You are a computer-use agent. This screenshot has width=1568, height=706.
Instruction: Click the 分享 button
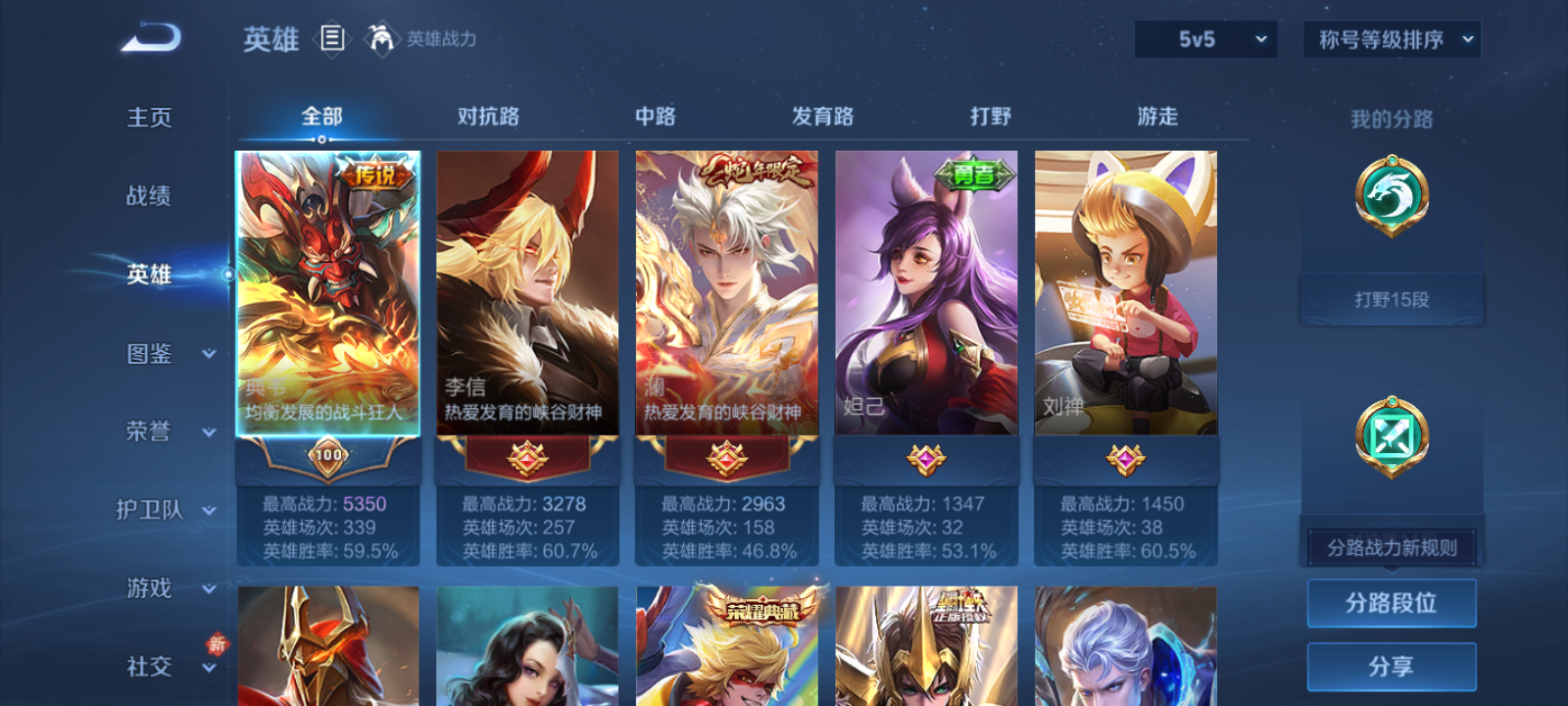click(1392, 665)
